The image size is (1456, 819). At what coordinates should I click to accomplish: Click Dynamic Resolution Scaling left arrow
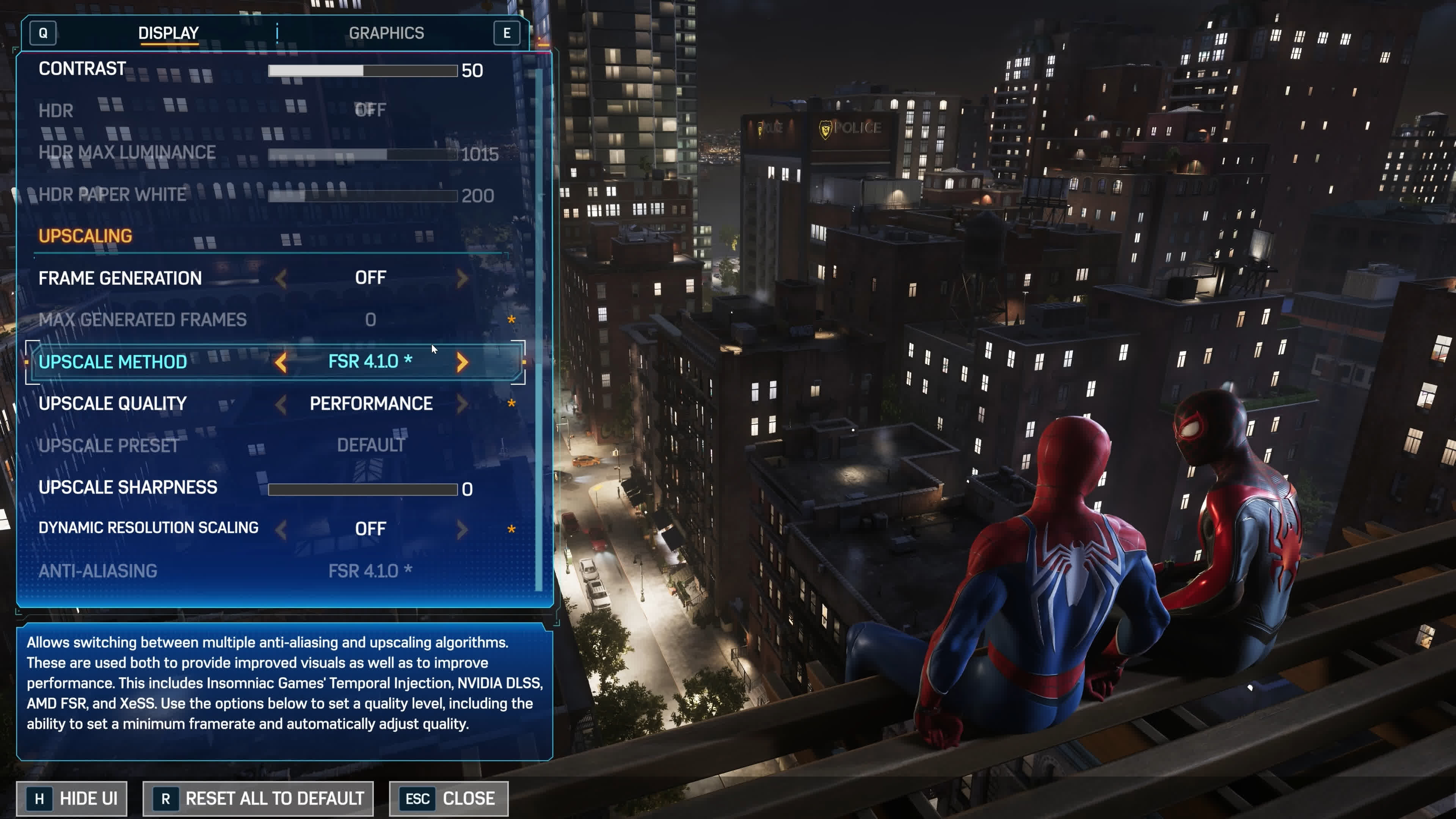[281, 530]
